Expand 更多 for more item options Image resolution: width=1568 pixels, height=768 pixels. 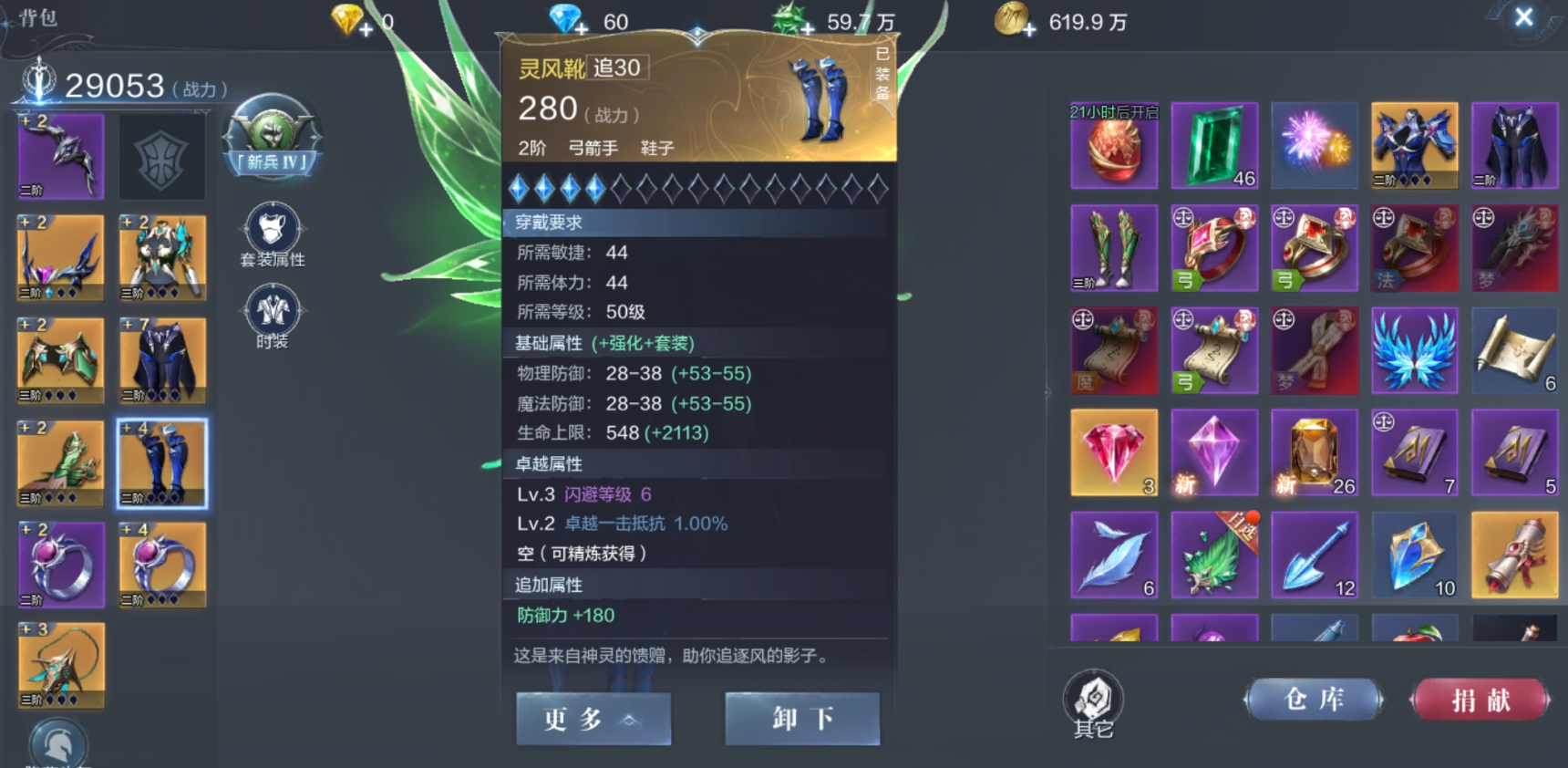(593, 719)
